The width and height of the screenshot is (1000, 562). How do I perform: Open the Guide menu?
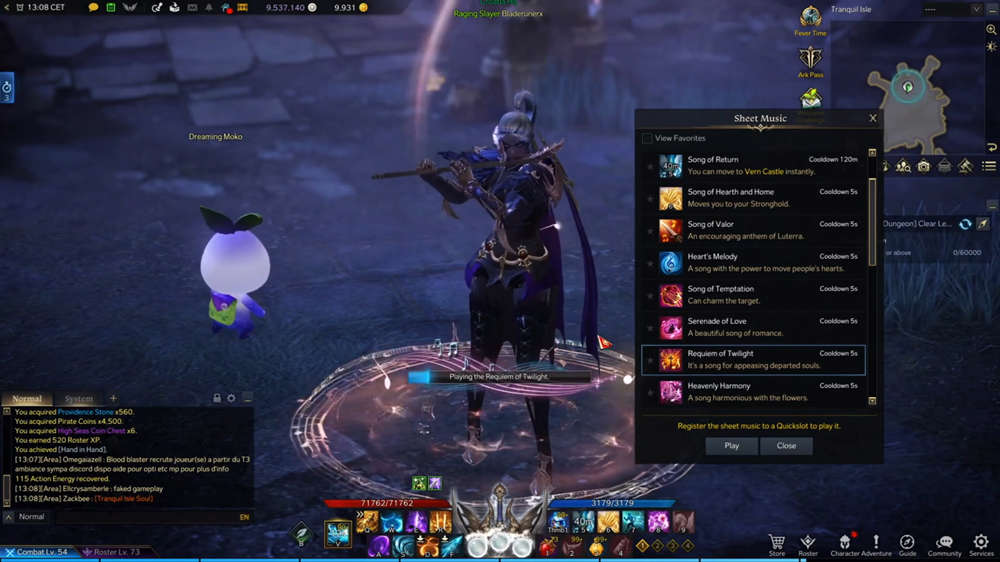point(907,543)
